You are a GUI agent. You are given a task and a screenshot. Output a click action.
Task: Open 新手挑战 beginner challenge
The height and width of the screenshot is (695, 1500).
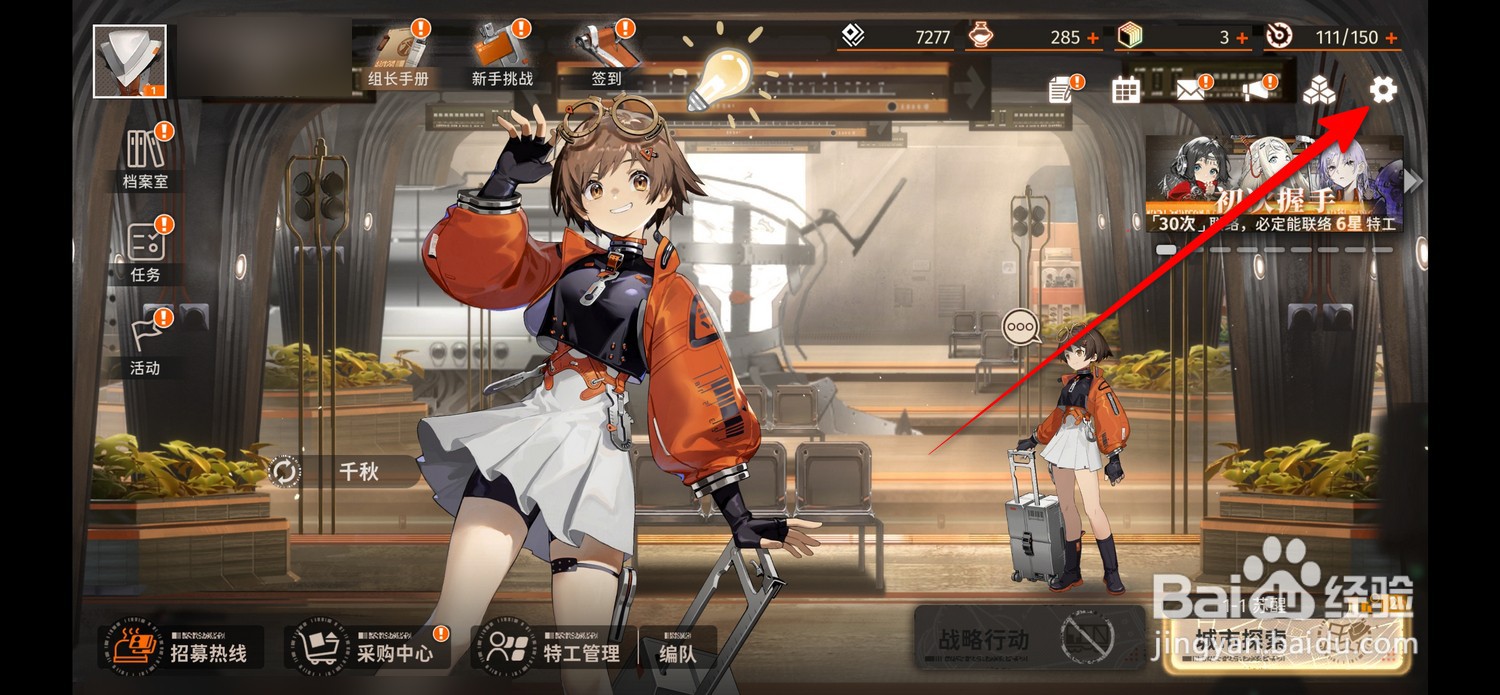502,56
